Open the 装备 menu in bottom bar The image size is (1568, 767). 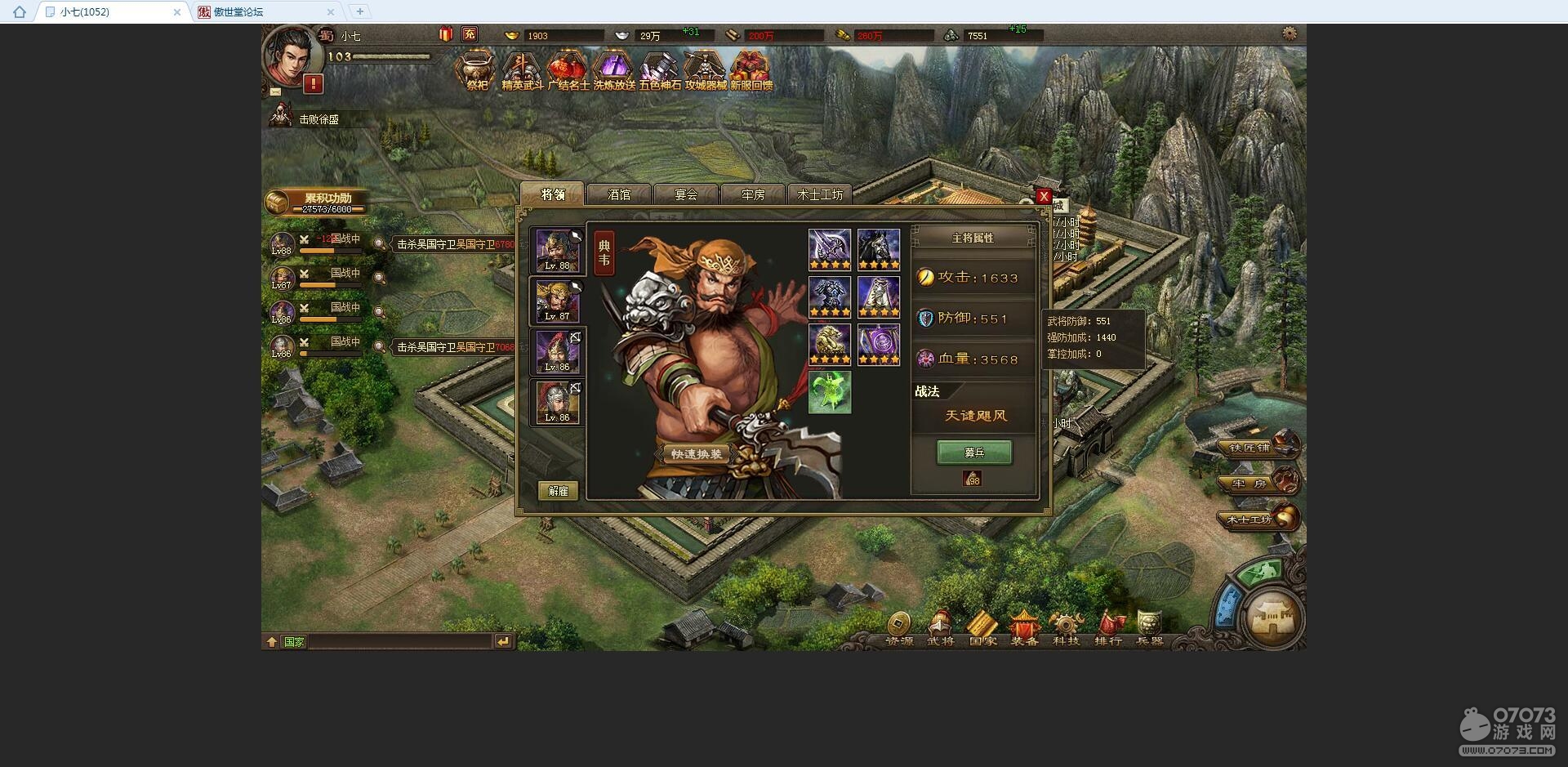(1024, 629)
